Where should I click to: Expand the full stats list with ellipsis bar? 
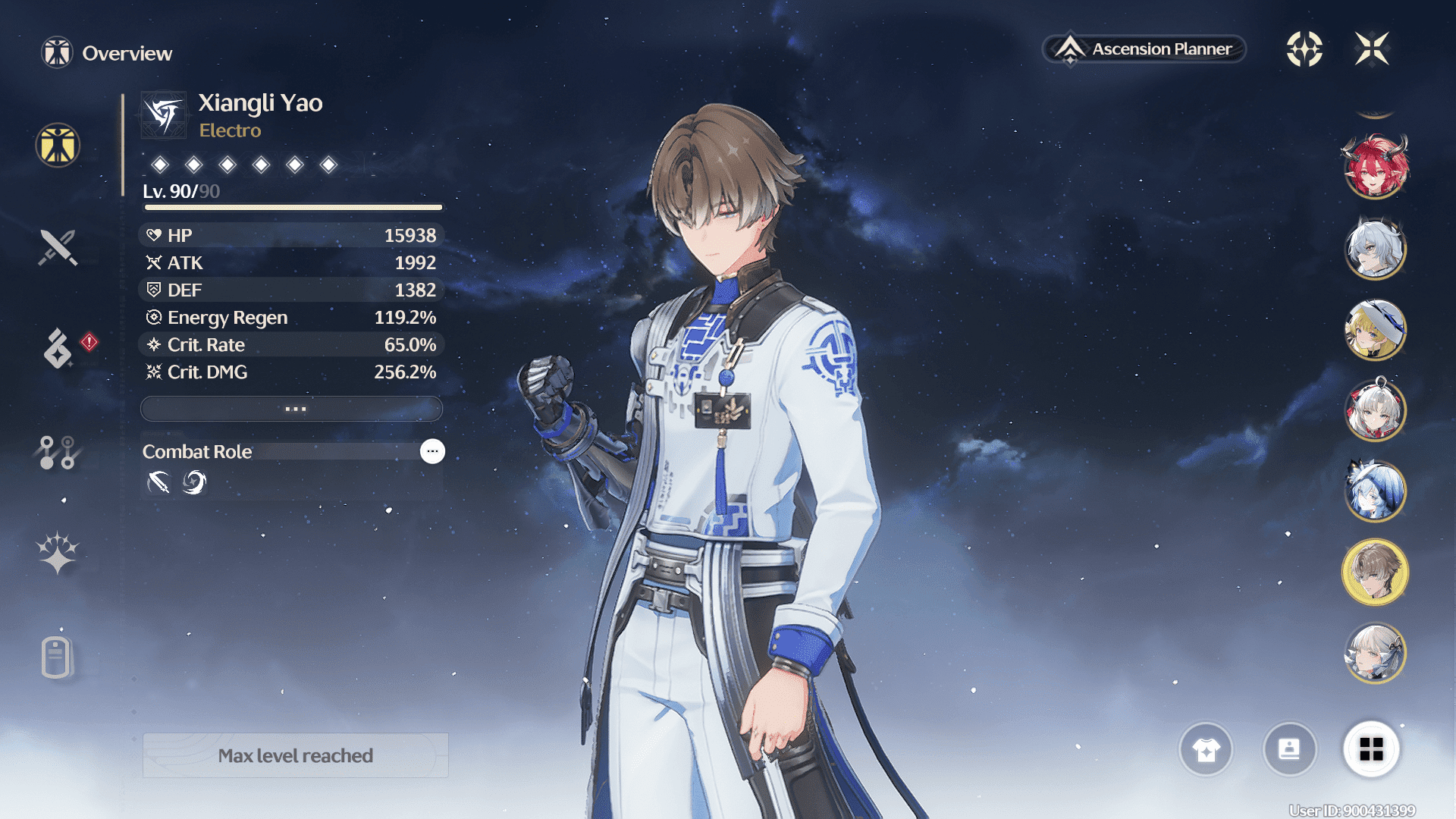pos(292,409)
